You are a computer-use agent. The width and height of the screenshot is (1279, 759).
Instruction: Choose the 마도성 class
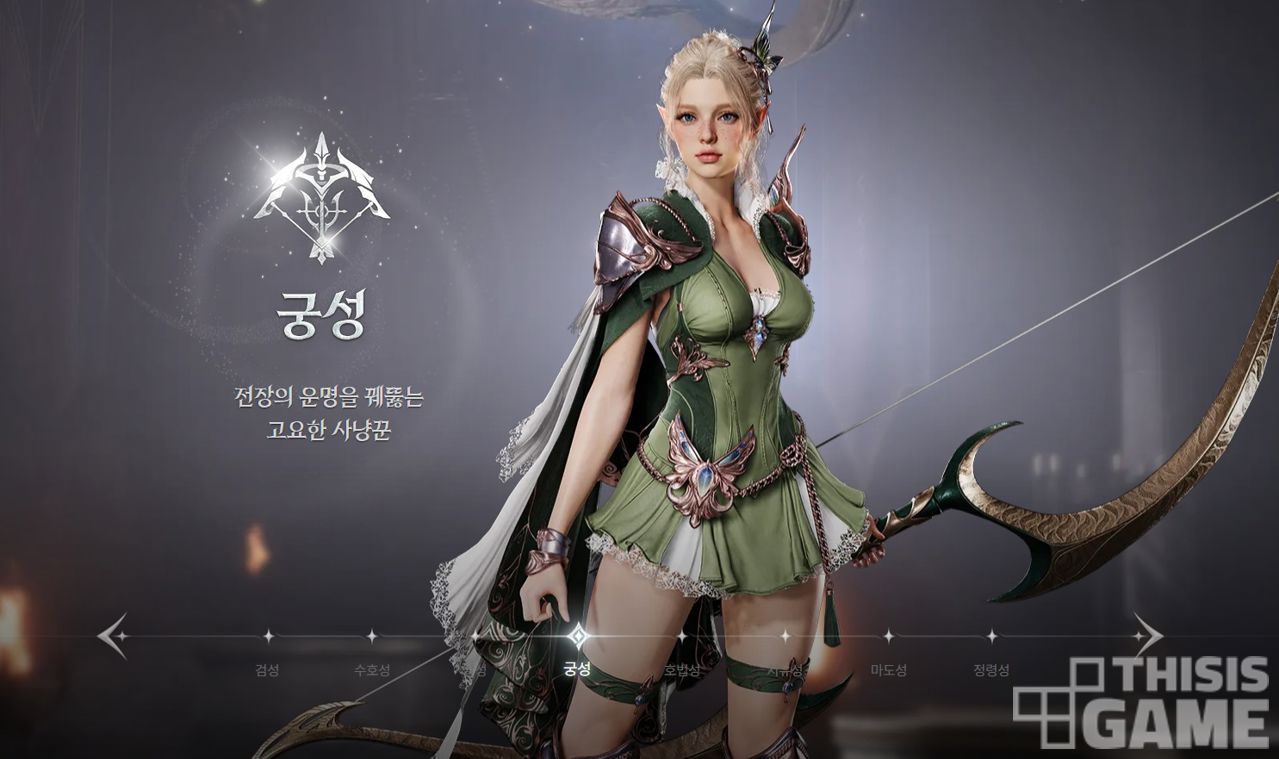(888, 636)
